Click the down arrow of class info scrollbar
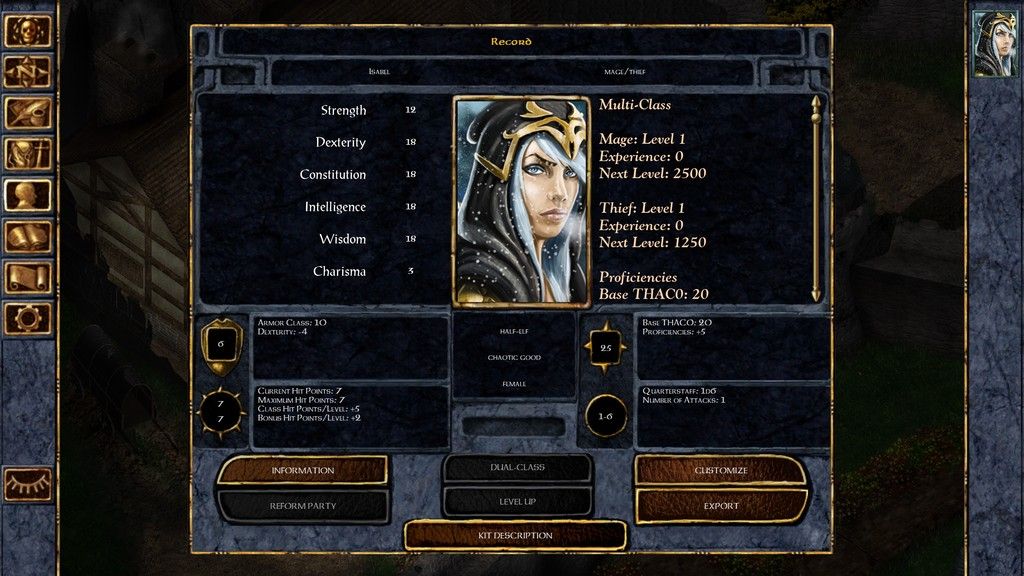This screenshot has width=1024, height=576. pyautogui.click(x=816, y=294)
